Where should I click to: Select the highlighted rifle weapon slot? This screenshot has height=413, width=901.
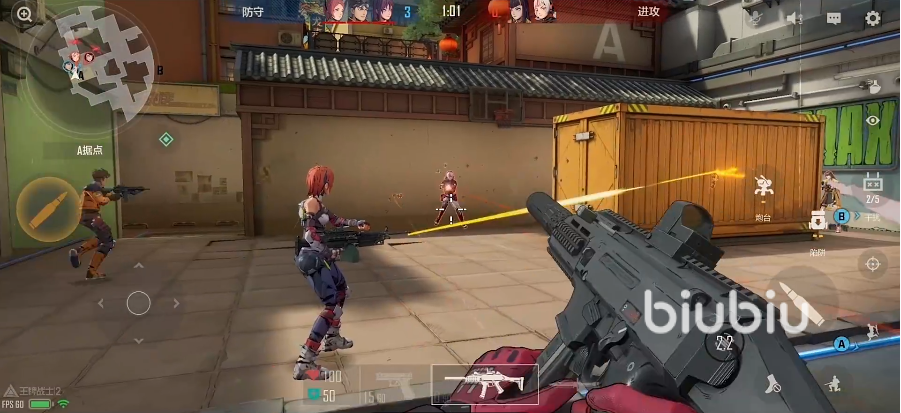coord(485,384)
